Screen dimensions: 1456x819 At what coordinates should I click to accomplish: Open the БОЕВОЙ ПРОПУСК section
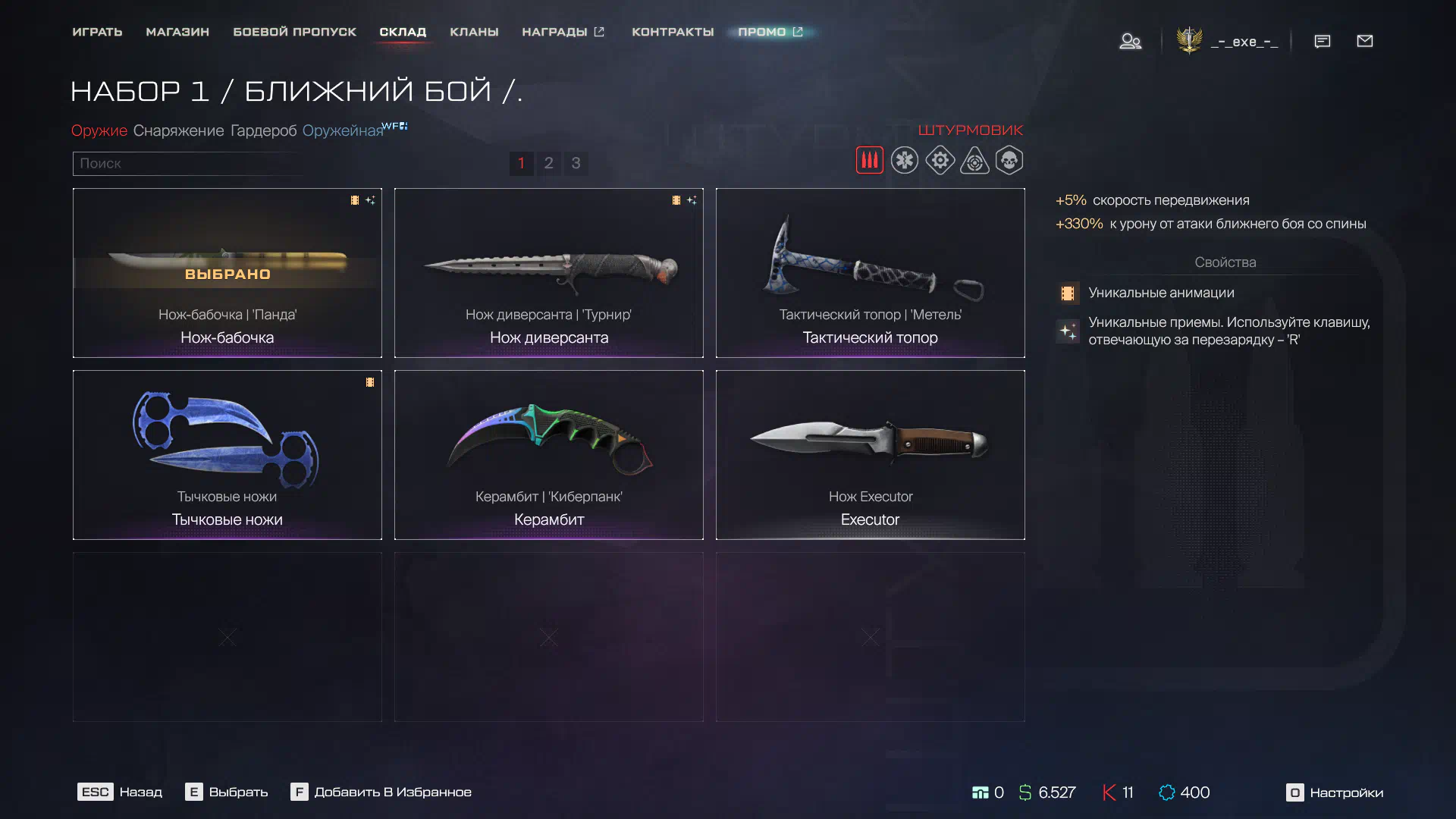point(294,32)
